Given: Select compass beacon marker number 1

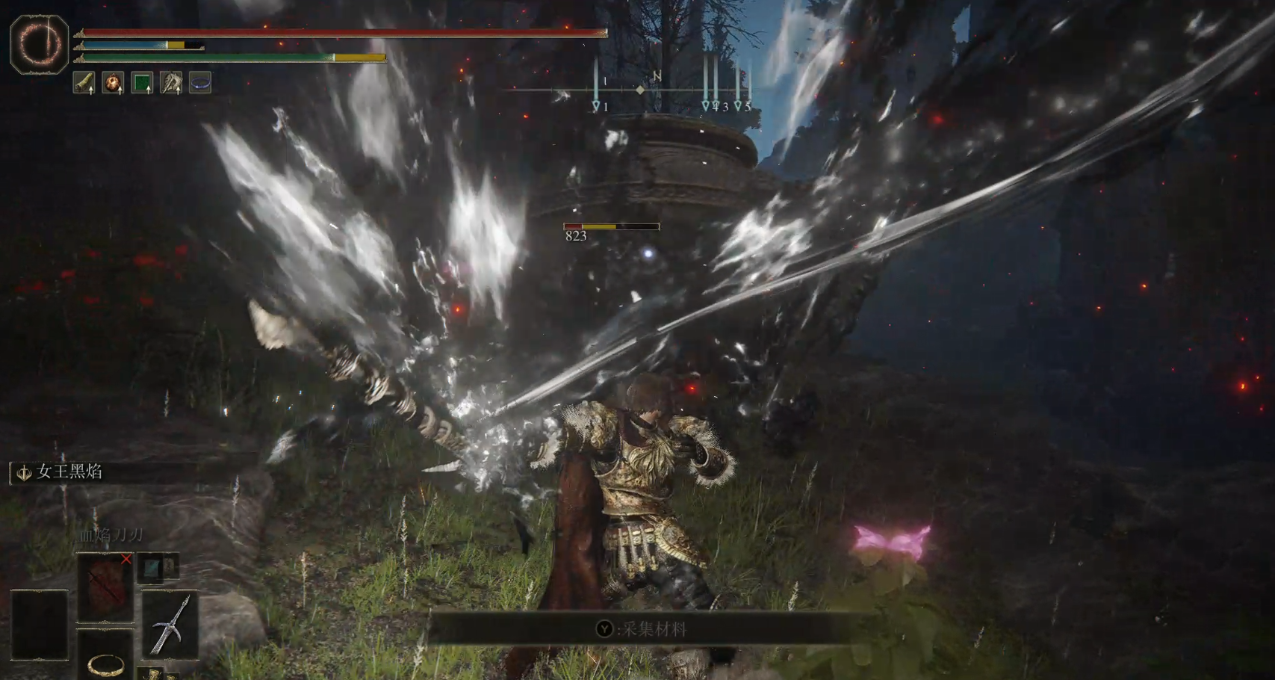Looking at the screenshot, I should 598,105.
